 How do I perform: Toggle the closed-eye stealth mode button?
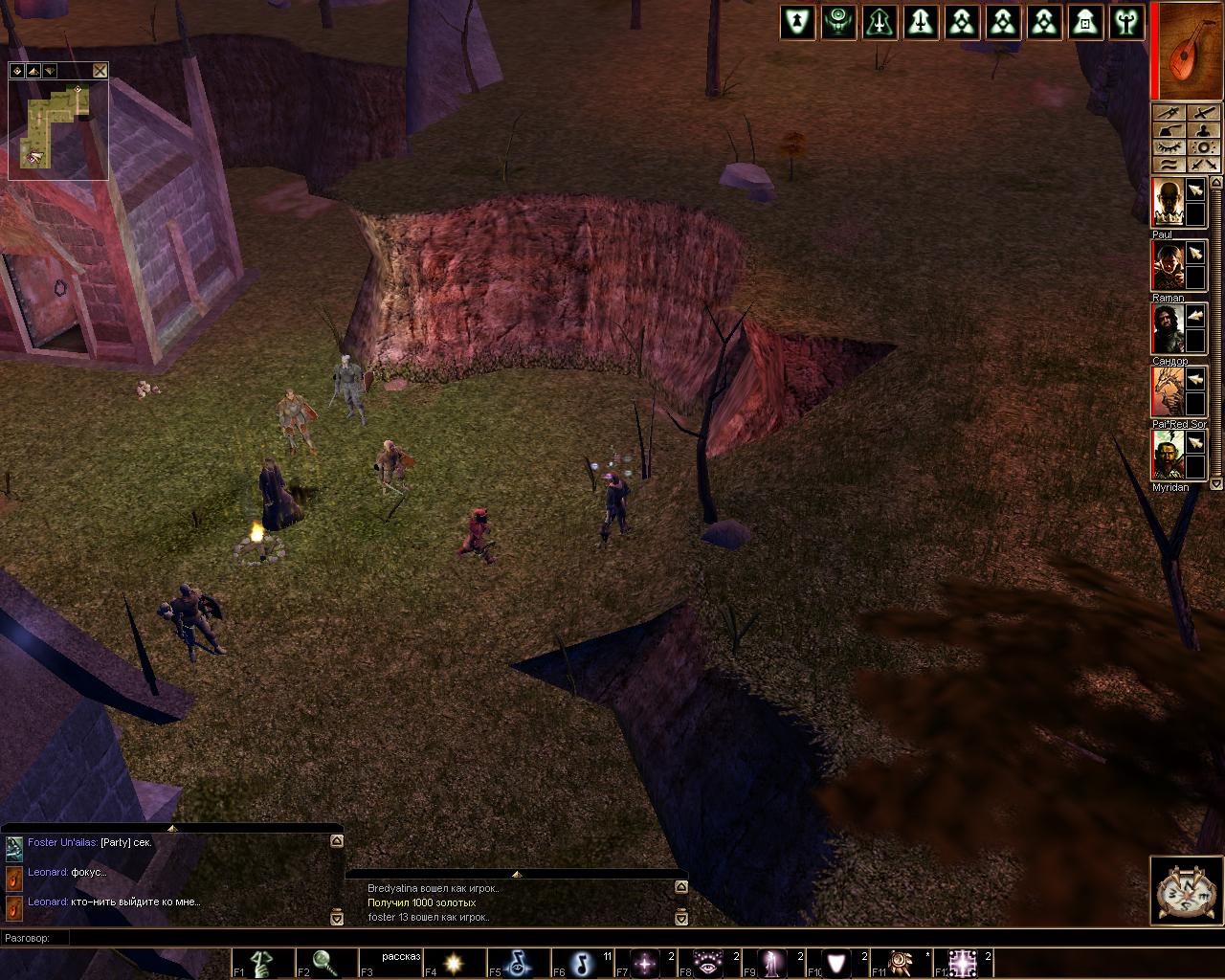(x=1169, y=147)
